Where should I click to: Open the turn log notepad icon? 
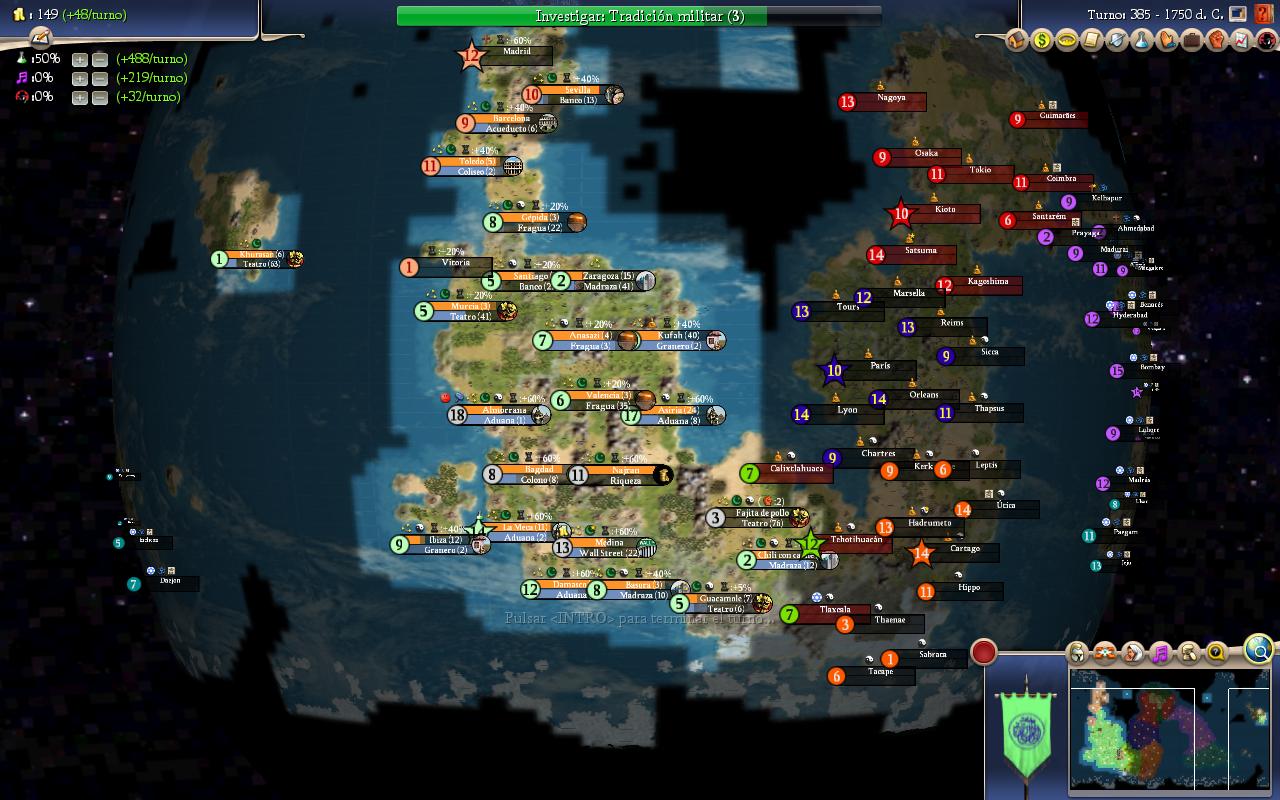tap(40, 37)
